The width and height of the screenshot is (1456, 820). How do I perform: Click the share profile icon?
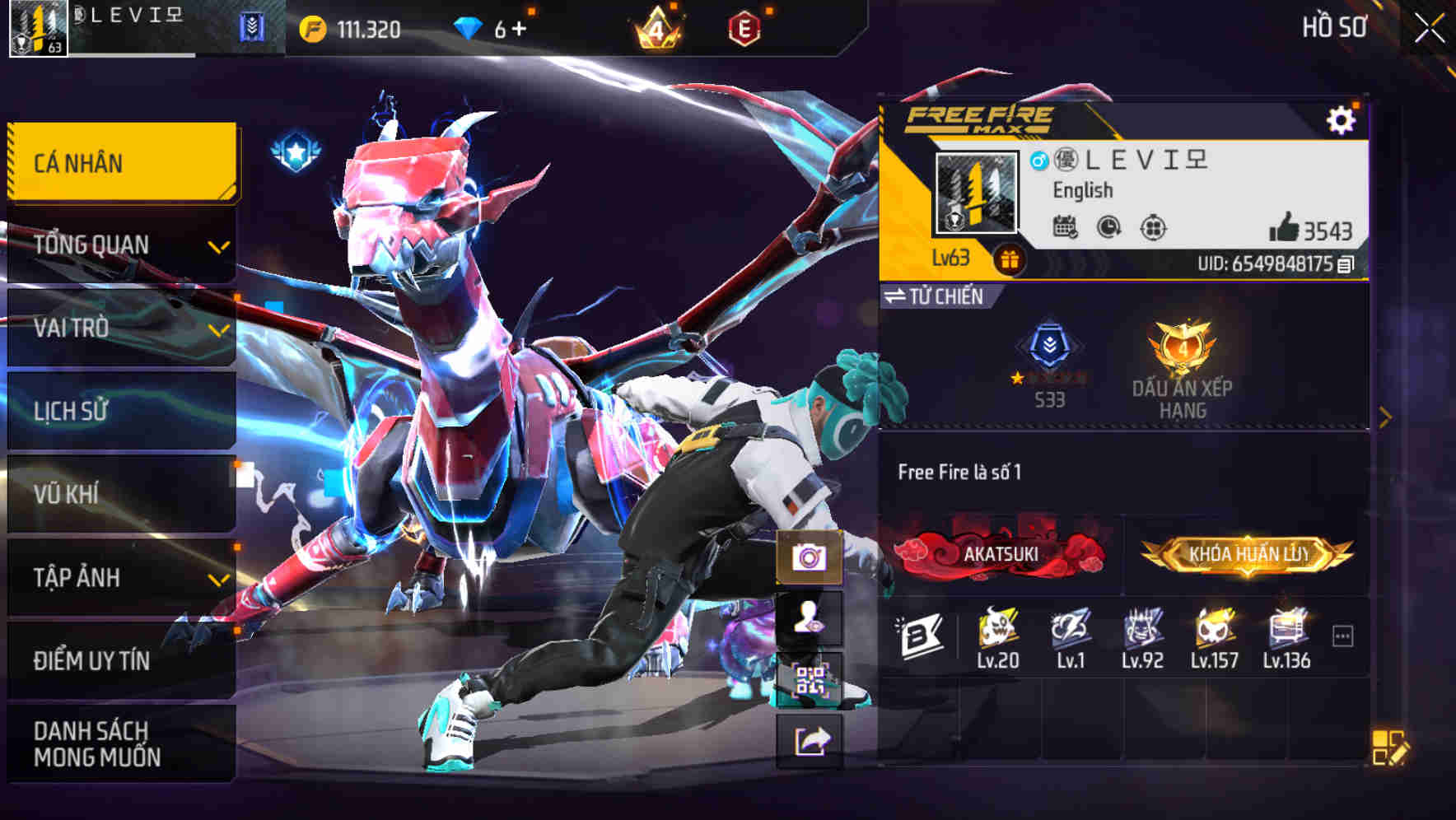[811, 738]
